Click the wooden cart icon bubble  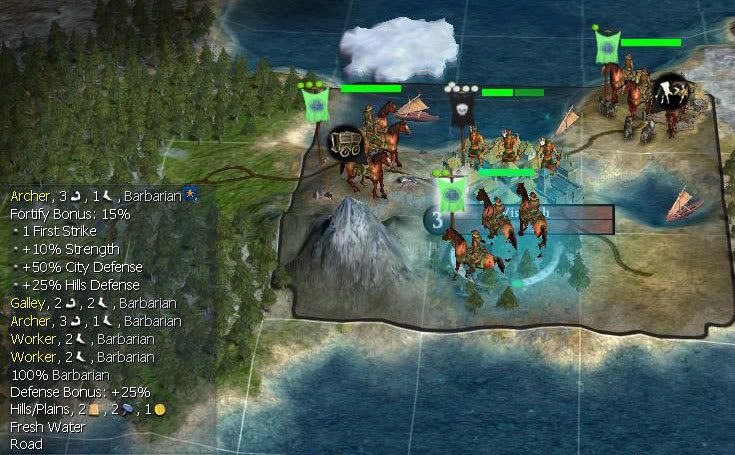pyautogui.click(x=347, y=144)
